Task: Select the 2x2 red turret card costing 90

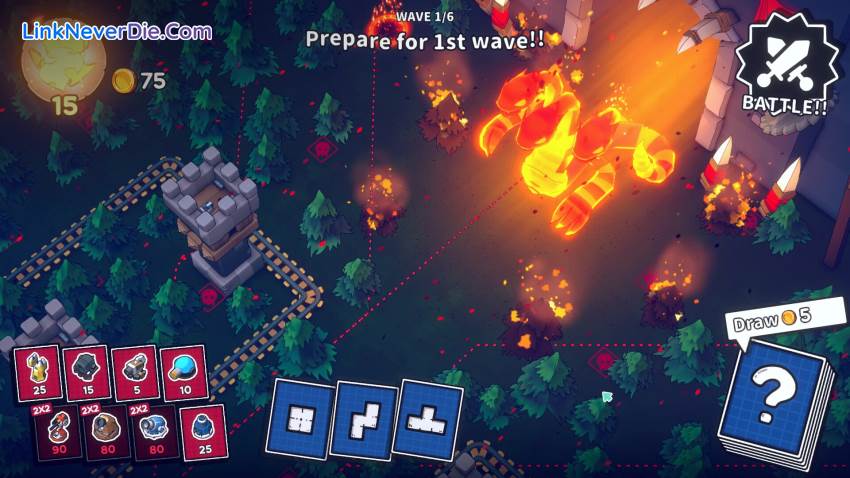Action: (58, 432)
